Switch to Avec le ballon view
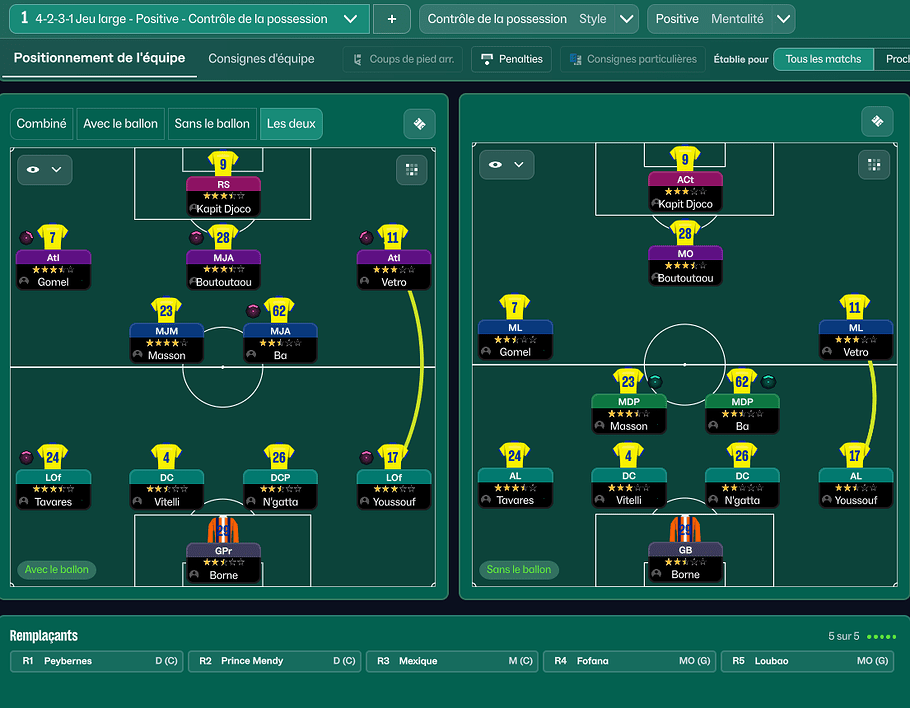This screenshot has width=910, height=708. 120,124
